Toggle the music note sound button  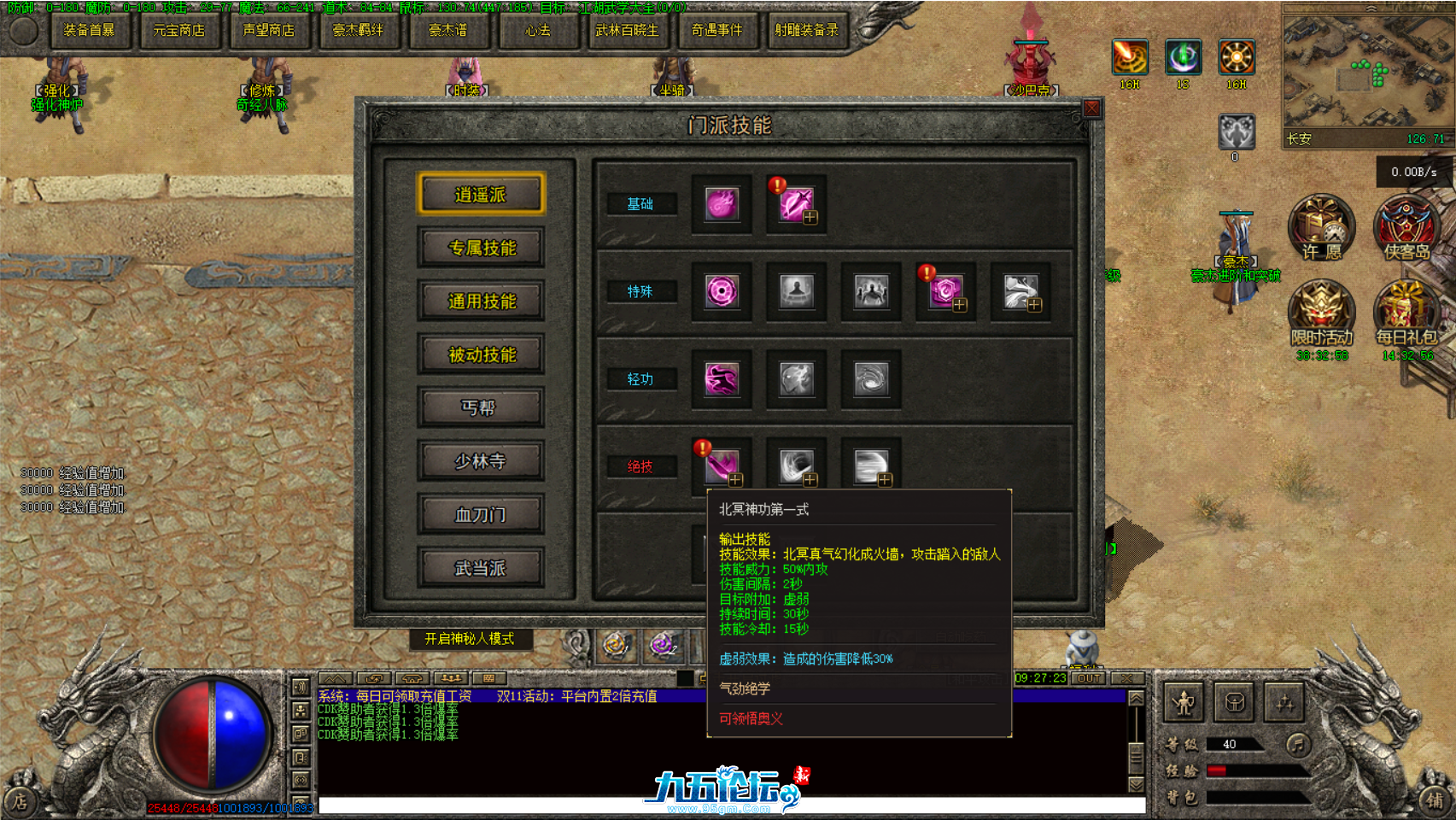coord(1299,745)
